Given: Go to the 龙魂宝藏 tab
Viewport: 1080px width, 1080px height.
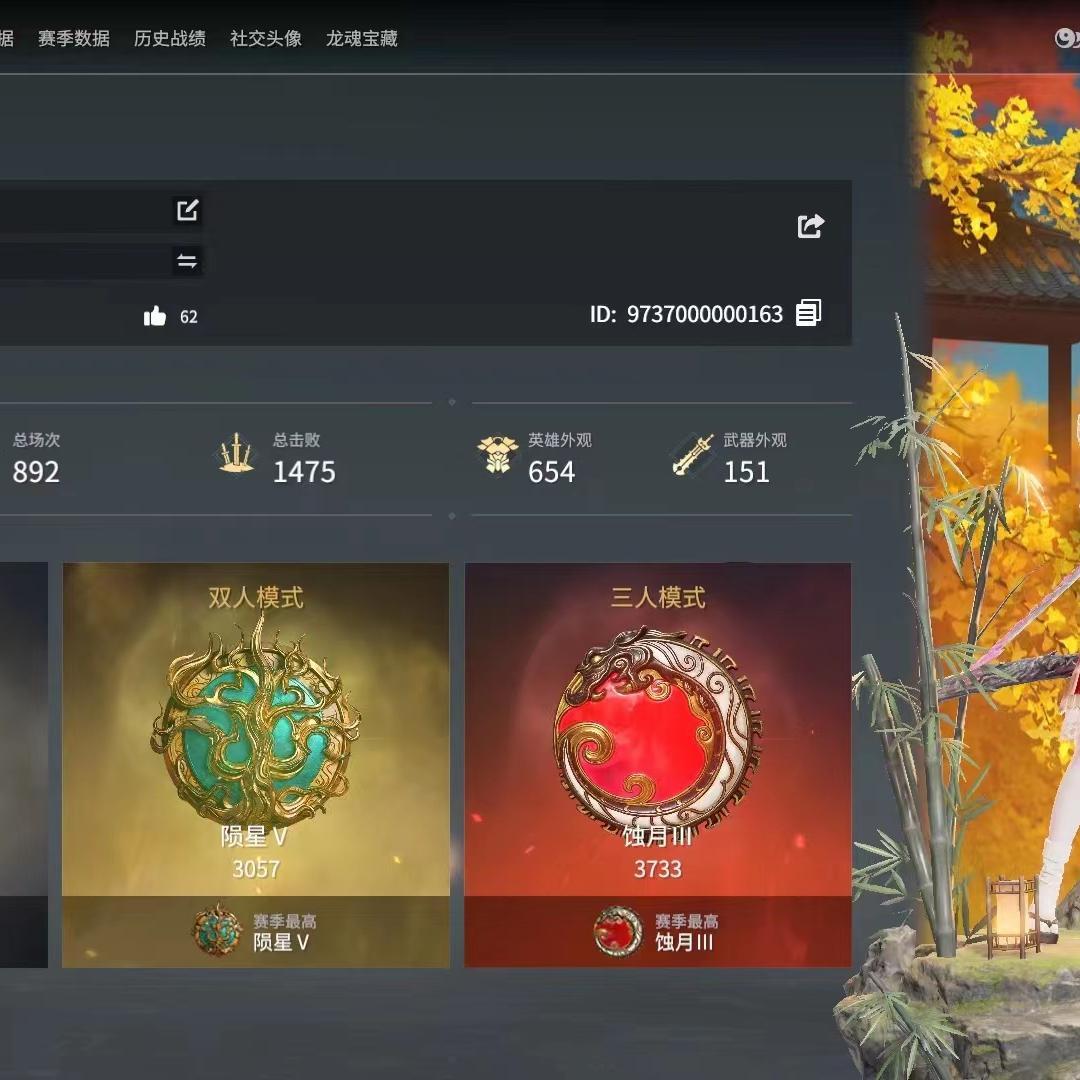Looking at the screenshot, I should pyautogui.click(x=362, y=39).
